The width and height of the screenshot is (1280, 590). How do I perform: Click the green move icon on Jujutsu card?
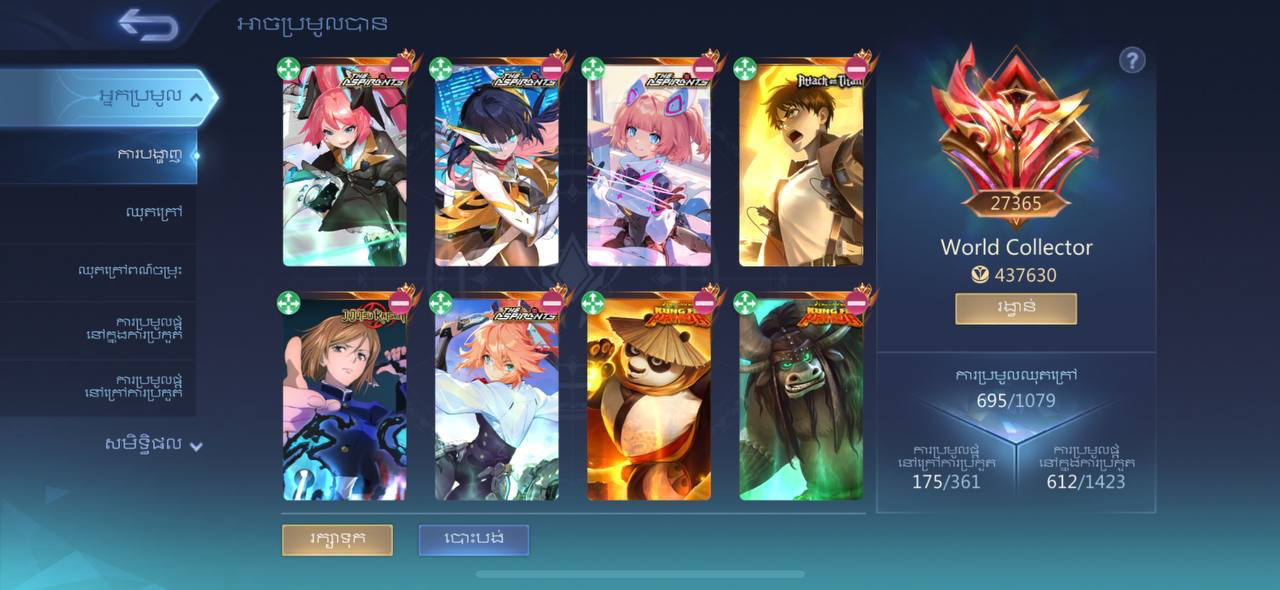(288, 302)
